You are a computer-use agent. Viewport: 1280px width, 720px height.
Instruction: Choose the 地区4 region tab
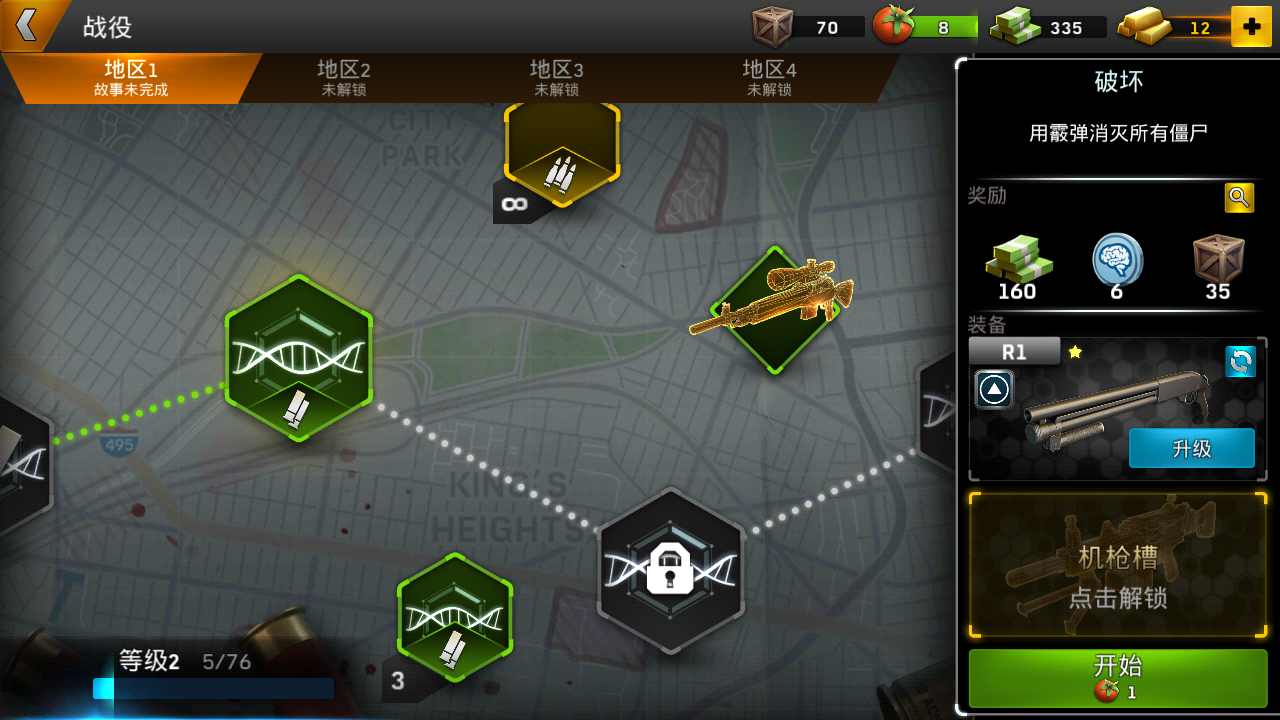pos(769,78)
